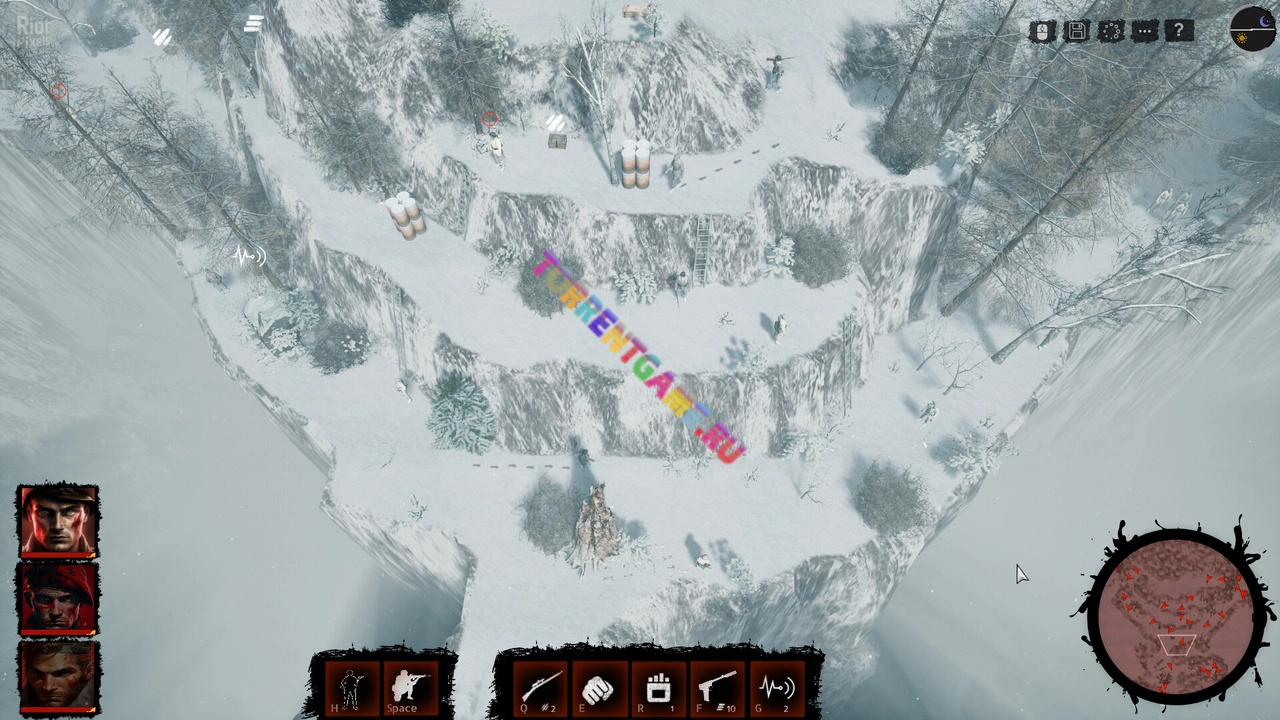The height and width of the screenshot is (720, 1280).
Task: Click the circular minimap
Action: click(x=1176, y=611)
